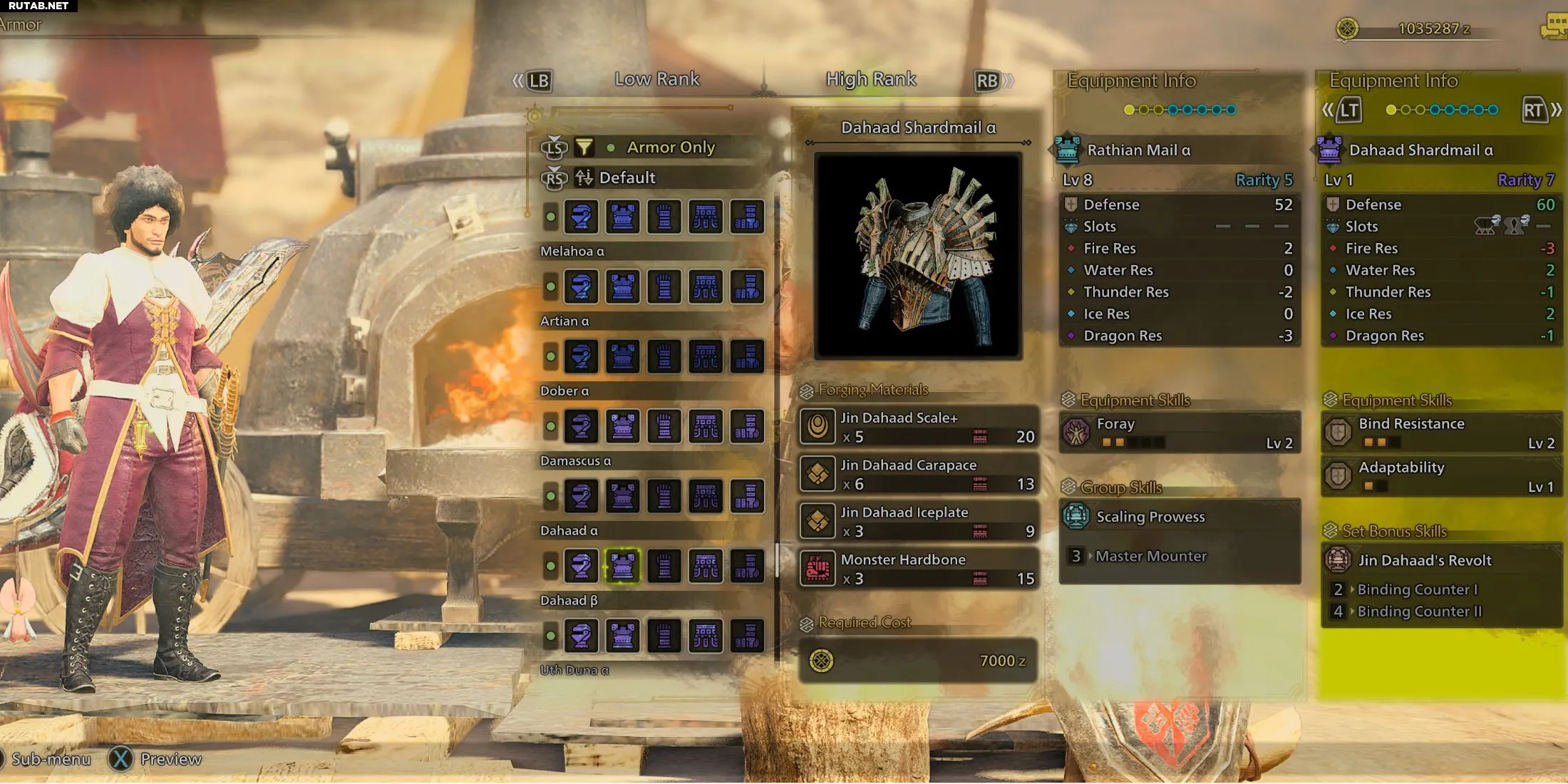This screenshot has width=1568, height=784.
Task: Select the Foray equipment skill entry
Action: 1180,433
